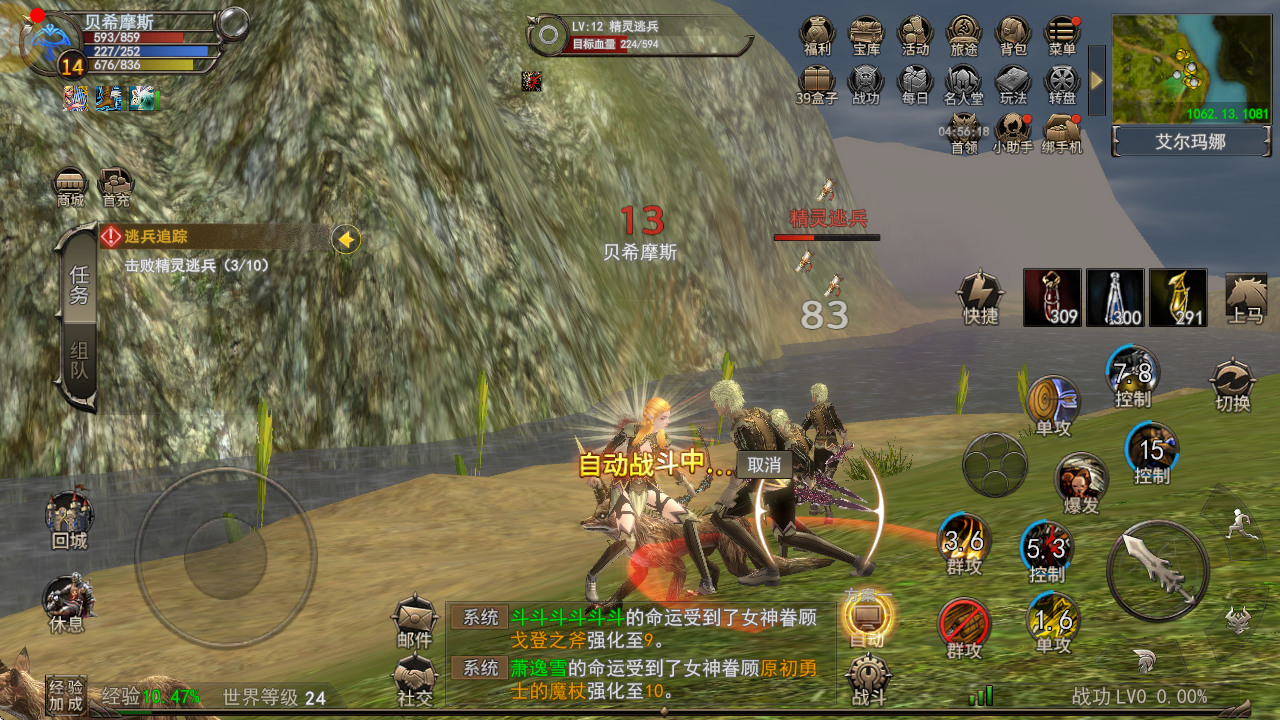Toggle the 自动 auto-battle button
1280x720 pixels.
pyautogui.click(x=867, y=618)
